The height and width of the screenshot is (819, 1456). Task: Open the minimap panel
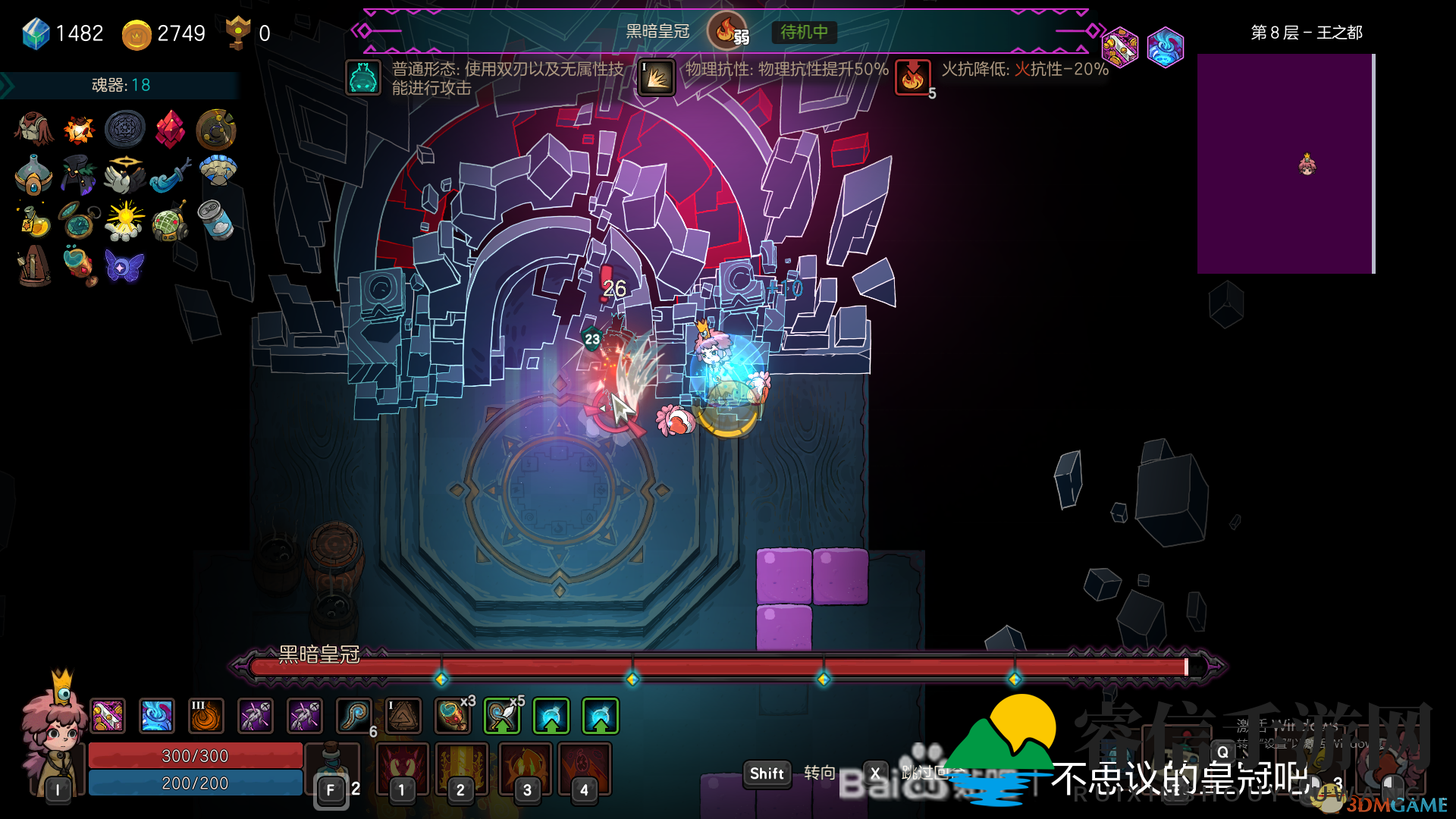pyautogui.click(x=1285, y=163)
